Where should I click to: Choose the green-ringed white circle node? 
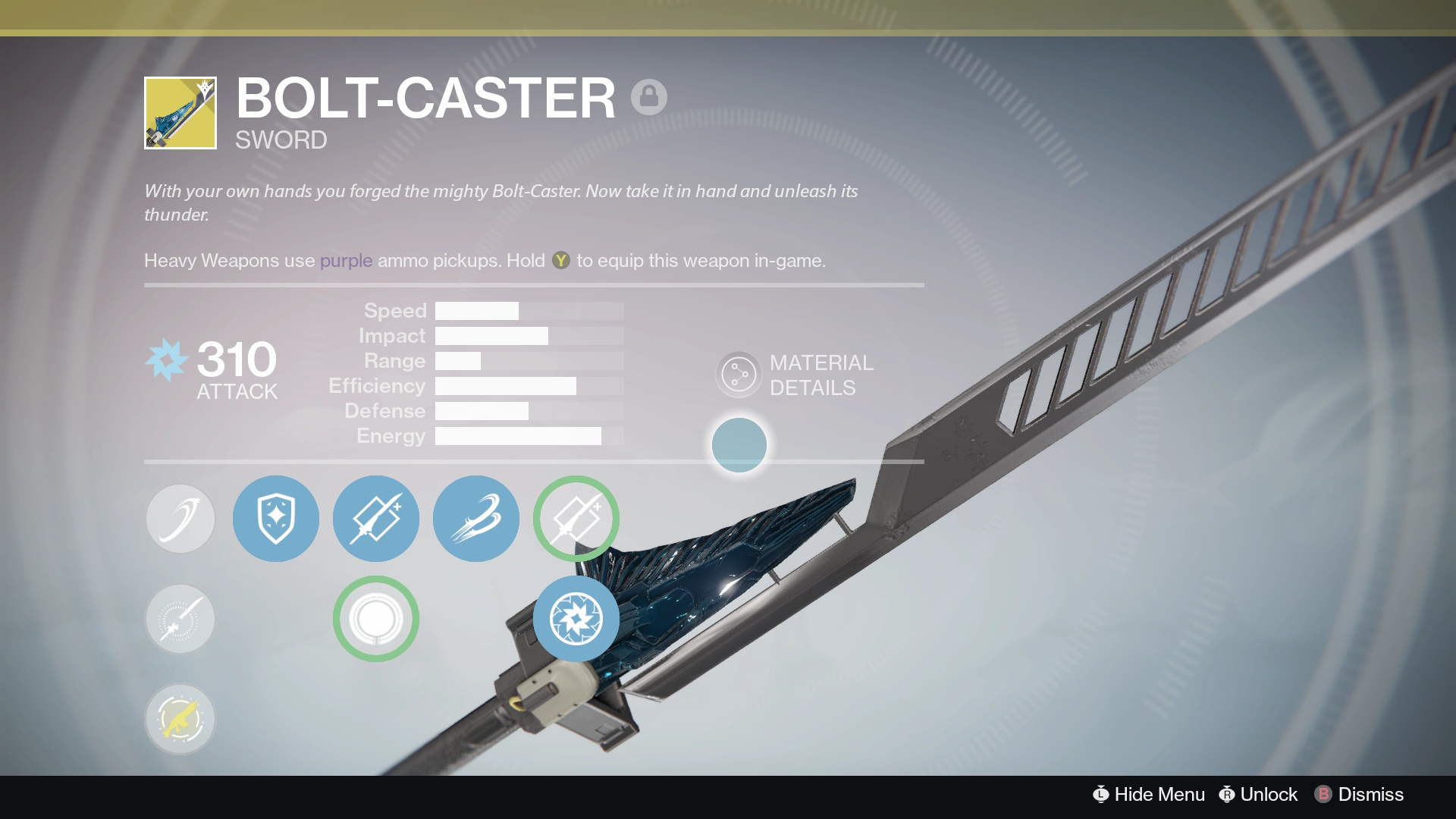[376, 619]
